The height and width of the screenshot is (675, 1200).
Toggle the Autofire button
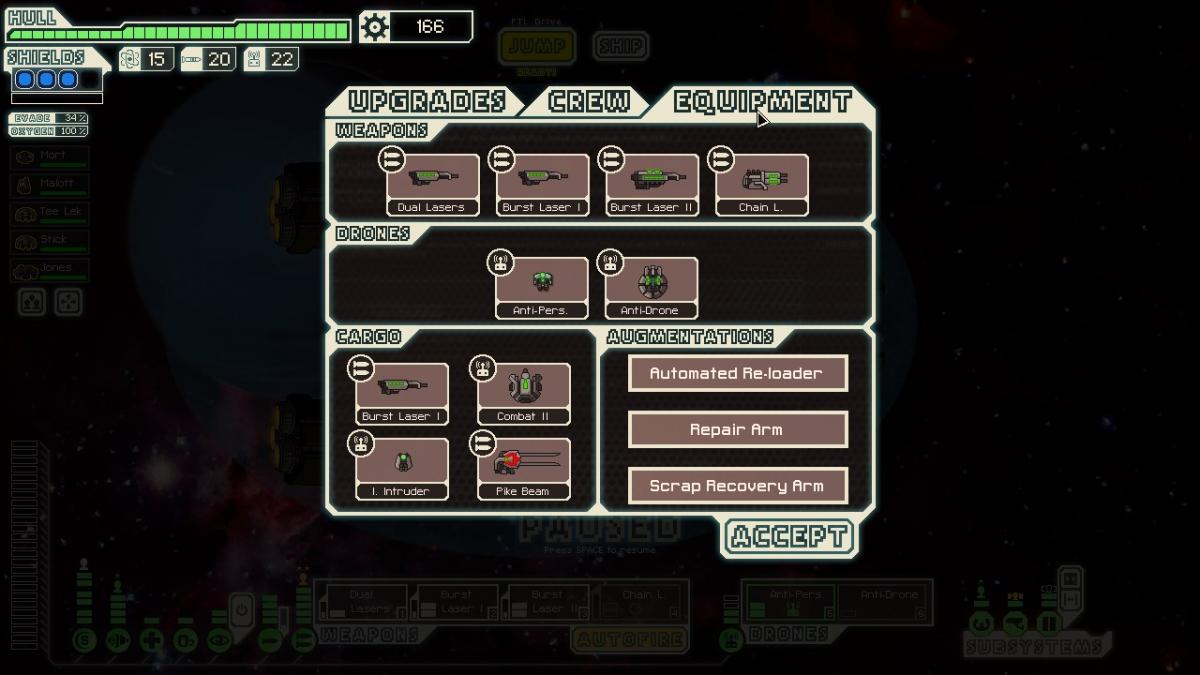tap(630, 639)
